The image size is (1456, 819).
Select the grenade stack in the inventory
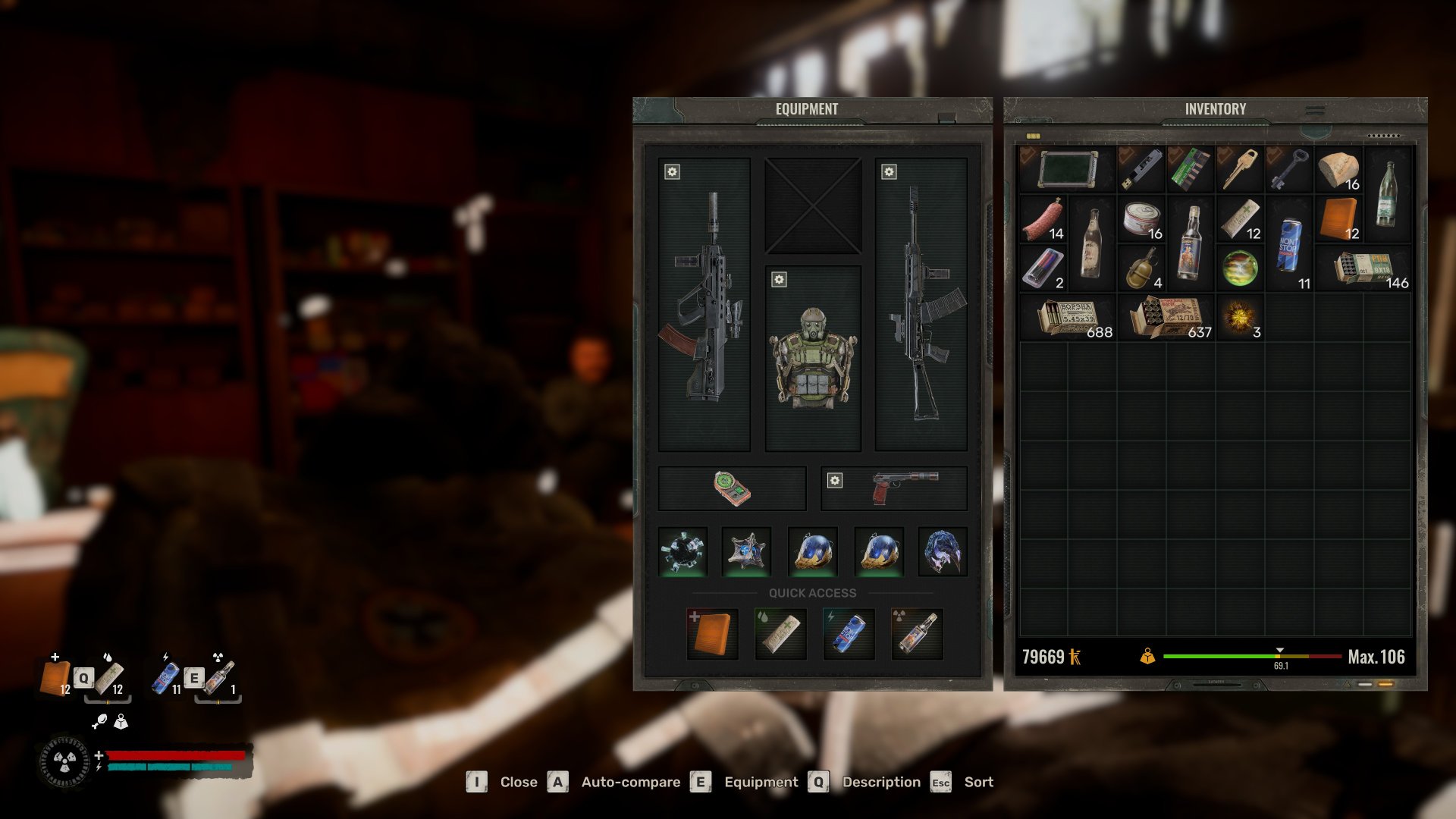pos(1141,269)
